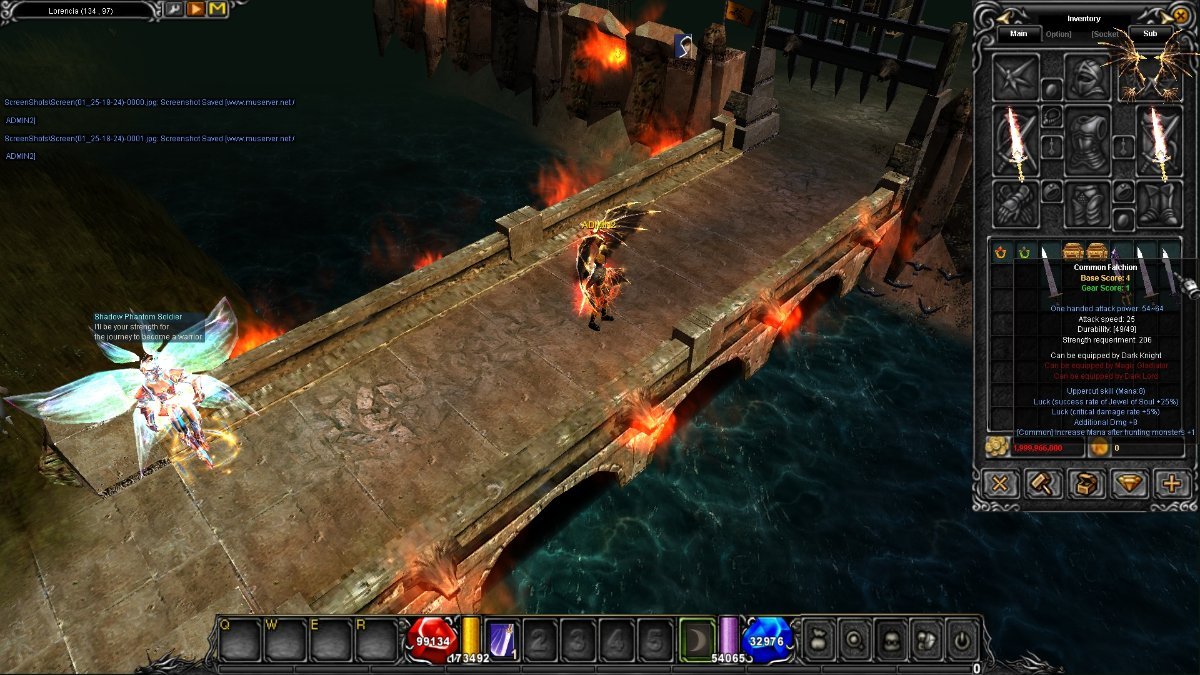Click the crossed X button in inventory footer
Viewport: 1200px width, 675px height.
coord(999,484)
